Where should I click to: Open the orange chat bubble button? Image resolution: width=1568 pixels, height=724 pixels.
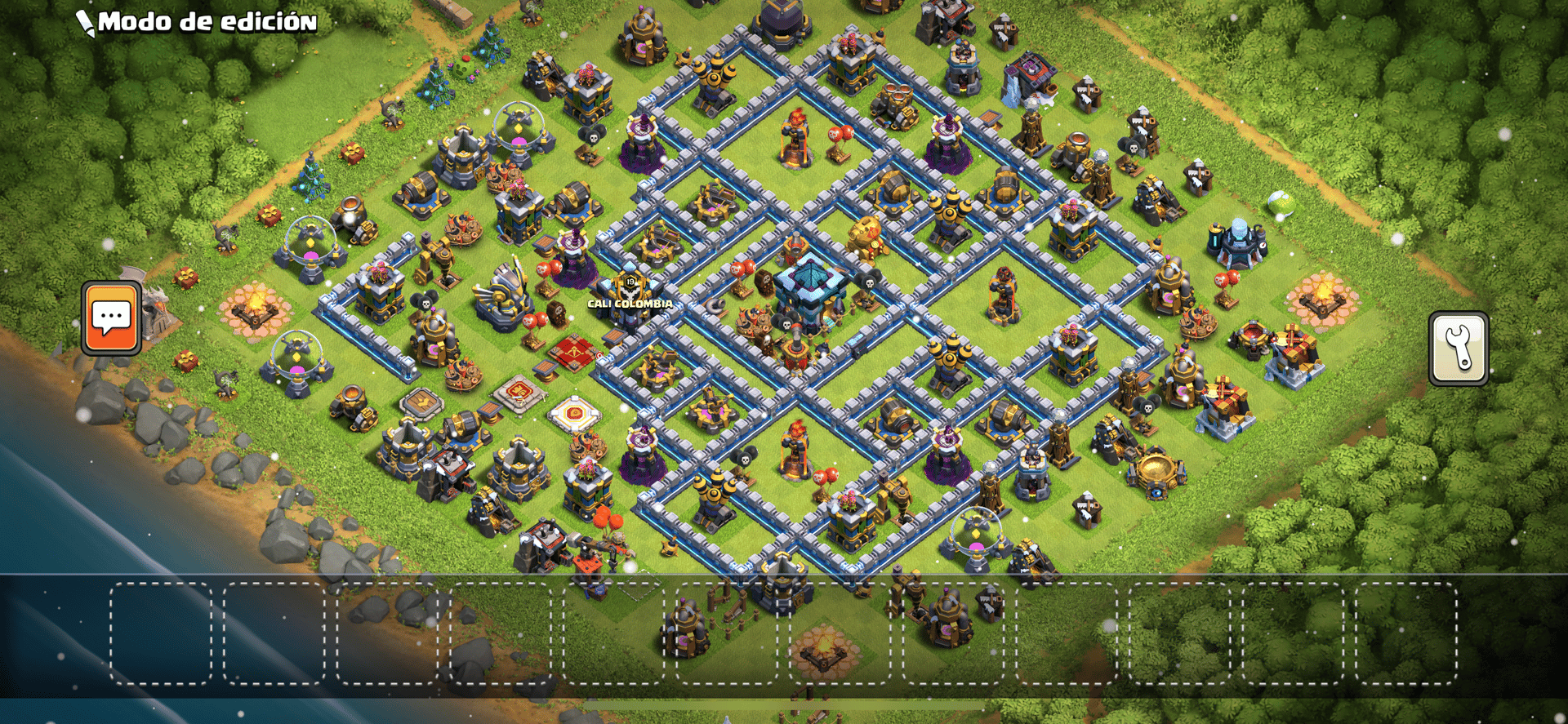[x=111, y=318]
